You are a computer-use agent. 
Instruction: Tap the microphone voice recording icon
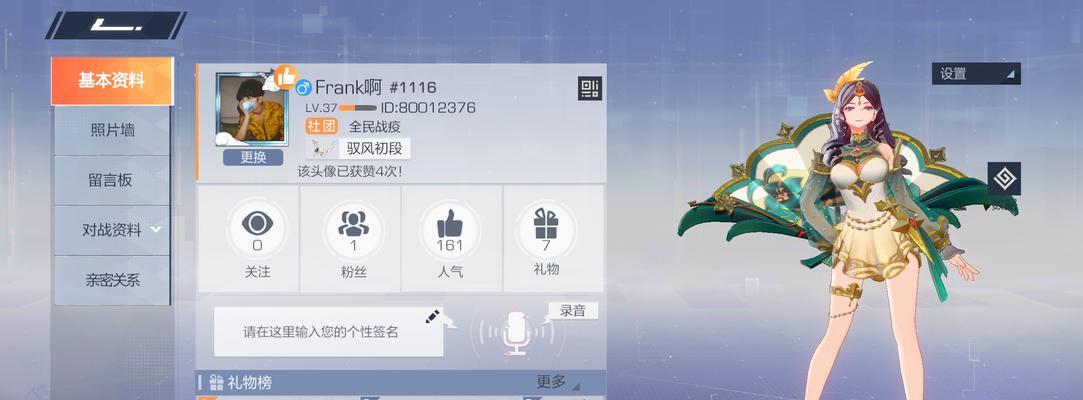click(515, 332)
